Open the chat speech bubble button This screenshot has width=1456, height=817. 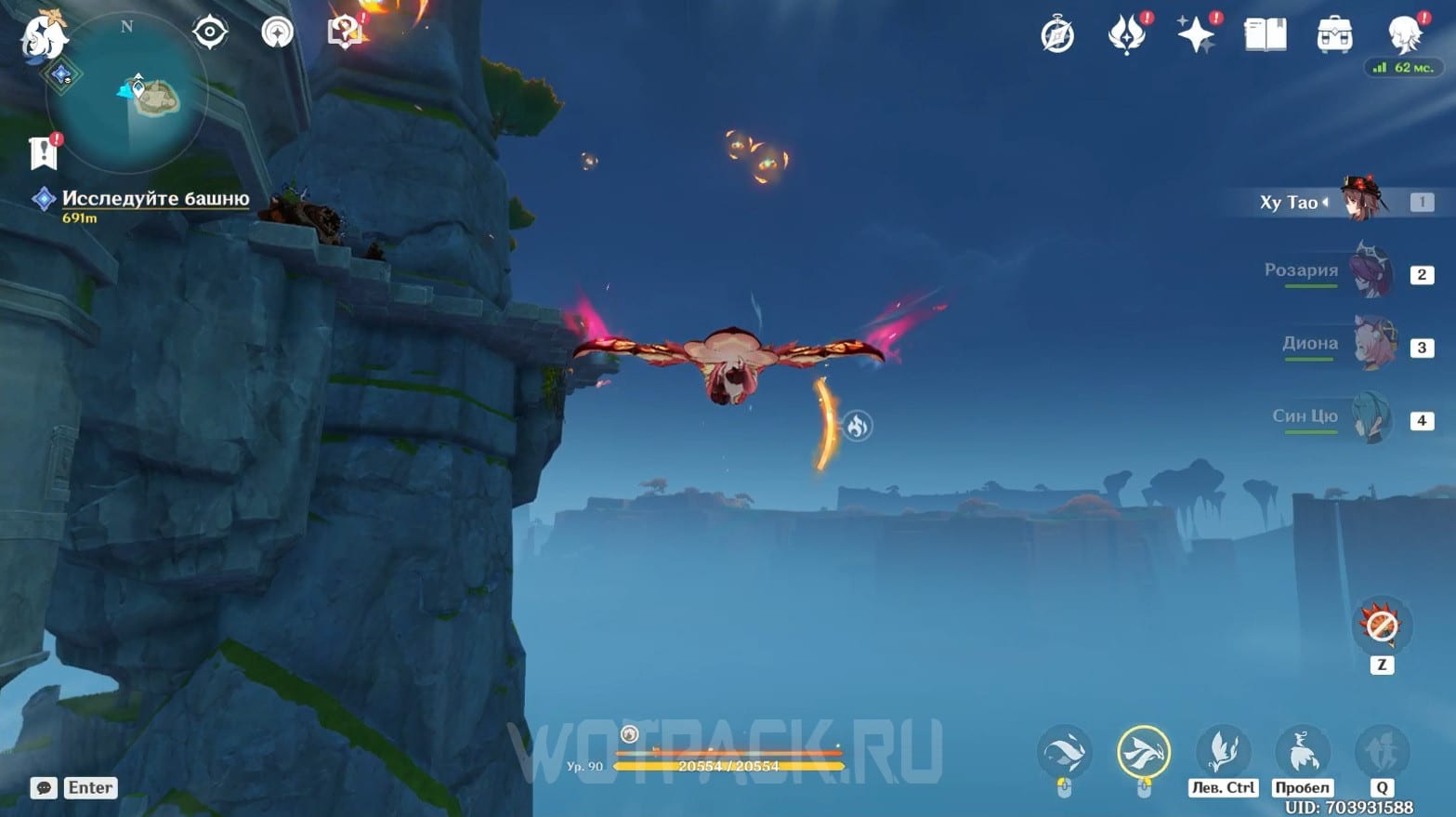point(44,787)
